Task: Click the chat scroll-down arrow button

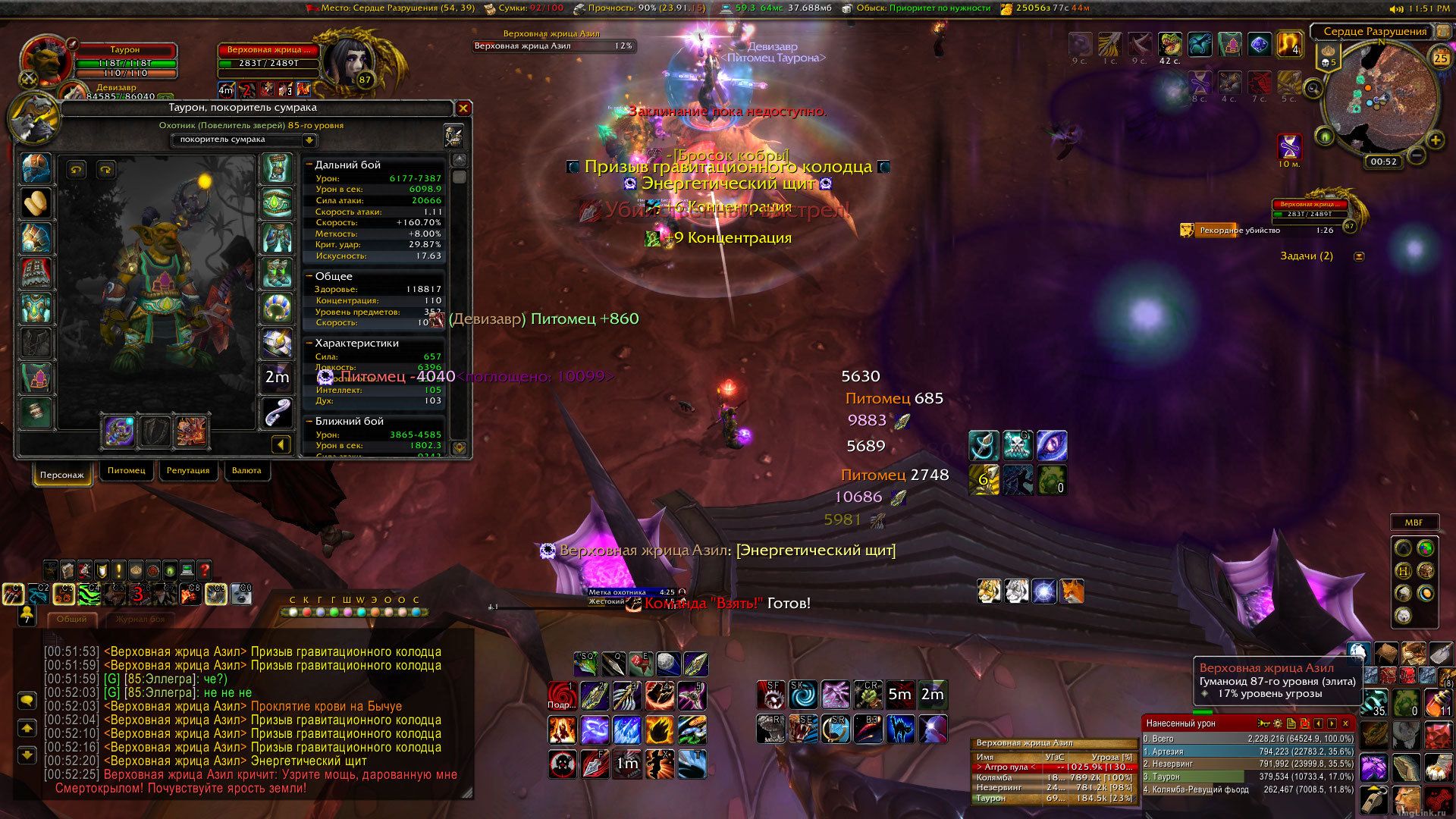Action: [x=27, y=755]
